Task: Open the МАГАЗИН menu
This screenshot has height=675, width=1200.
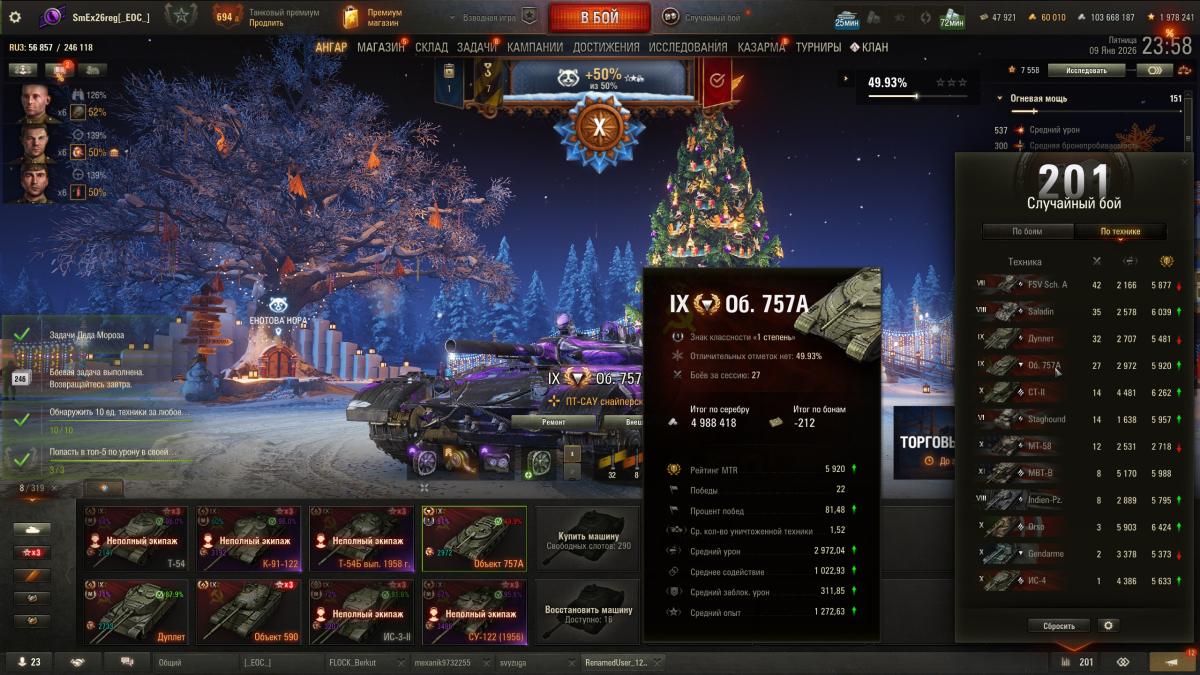Action: (x=380, y=47)
